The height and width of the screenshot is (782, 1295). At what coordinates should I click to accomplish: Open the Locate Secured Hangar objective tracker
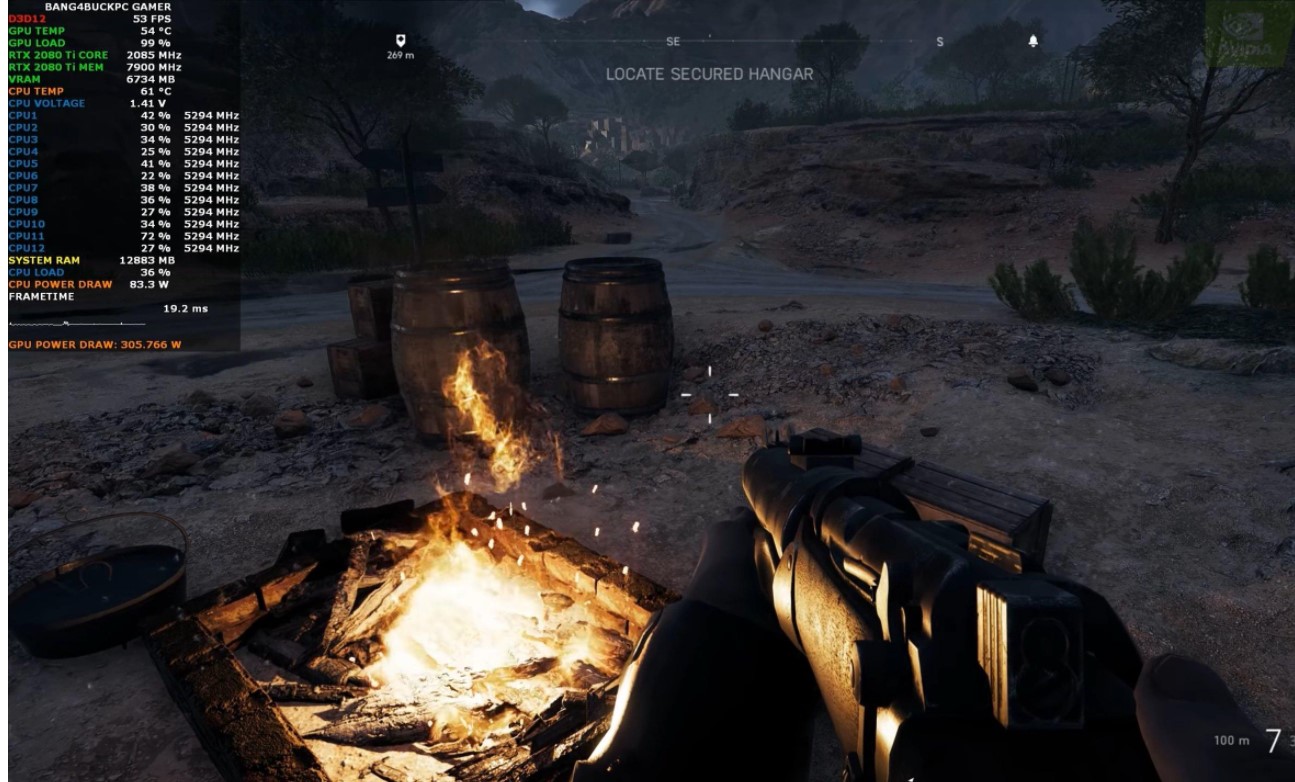pos(709,74)
